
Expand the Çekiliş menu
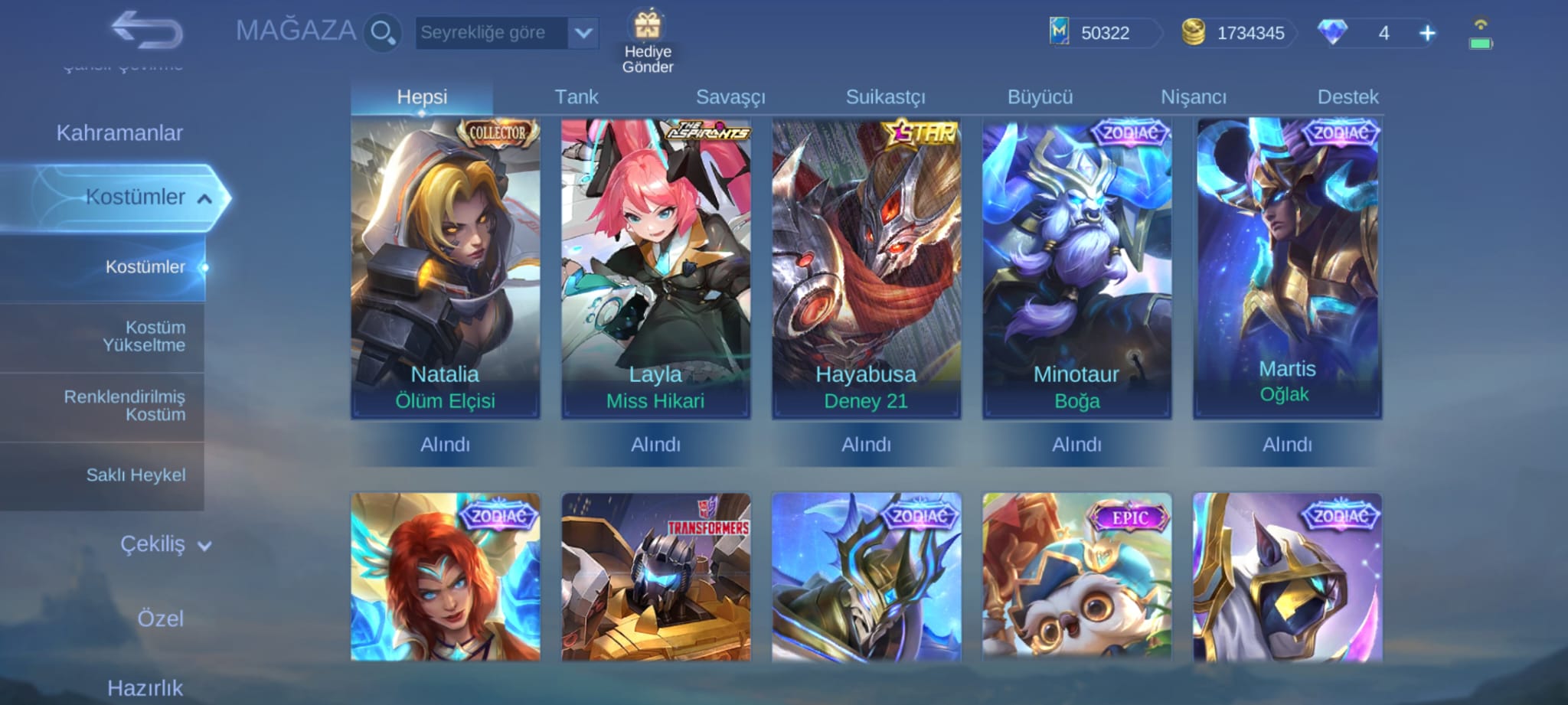click(163, 544)
